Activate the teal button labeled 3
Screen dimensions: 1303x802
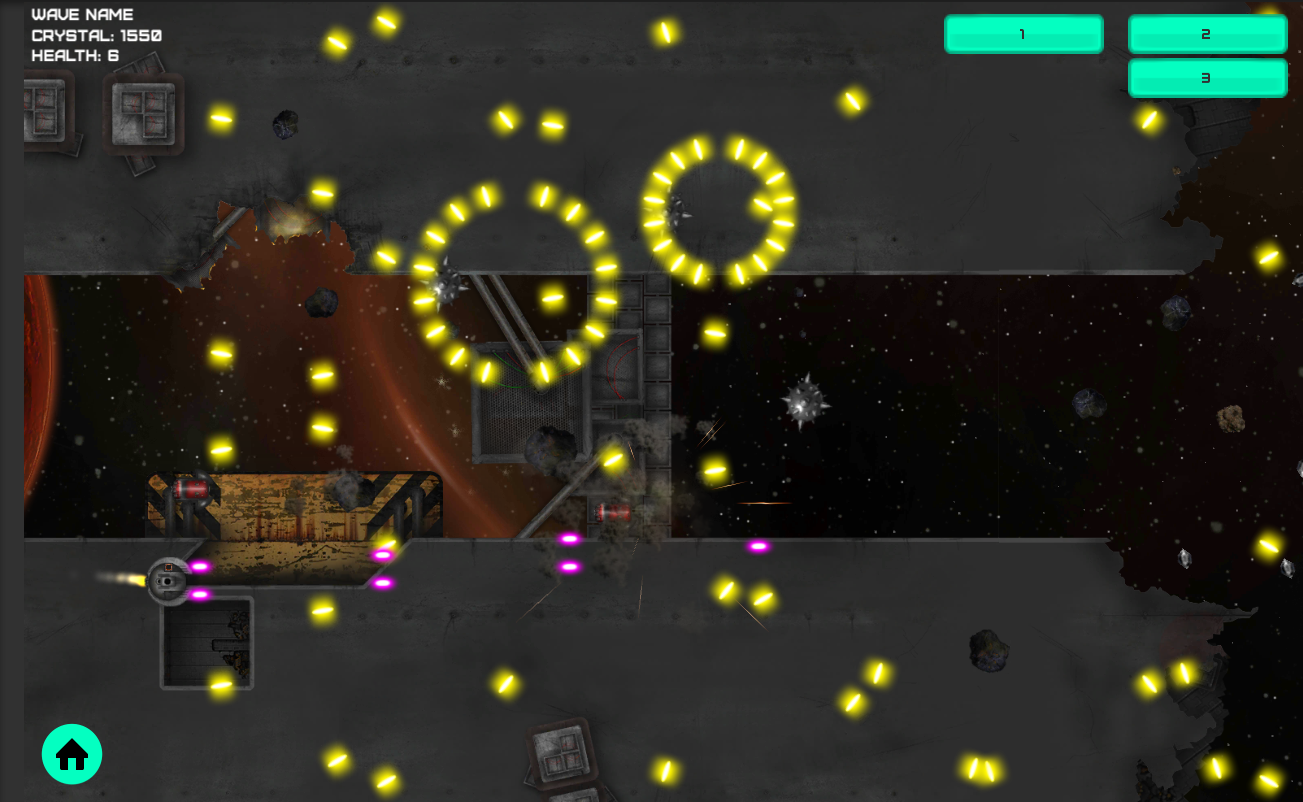(1207, 78)
